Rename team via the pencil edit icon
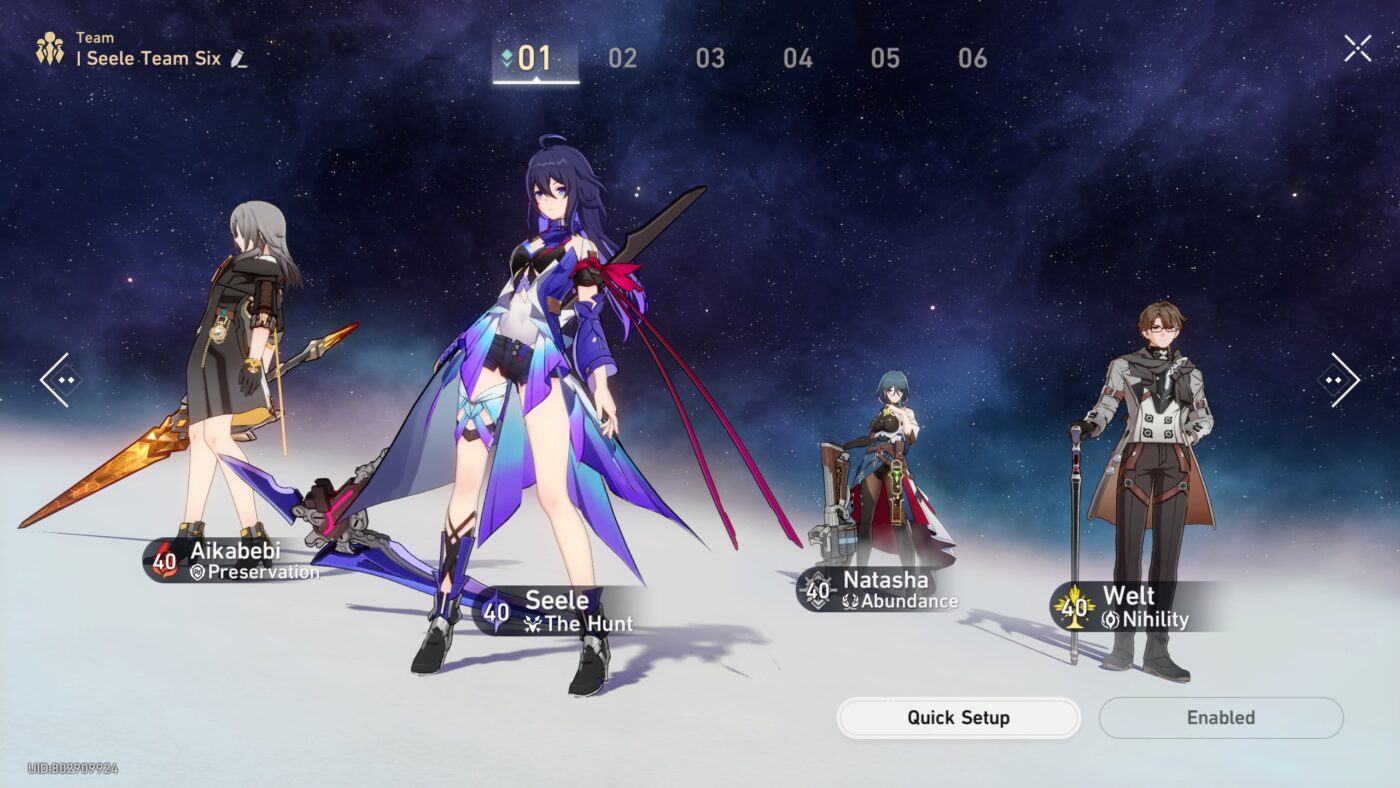 coord(238,59)
